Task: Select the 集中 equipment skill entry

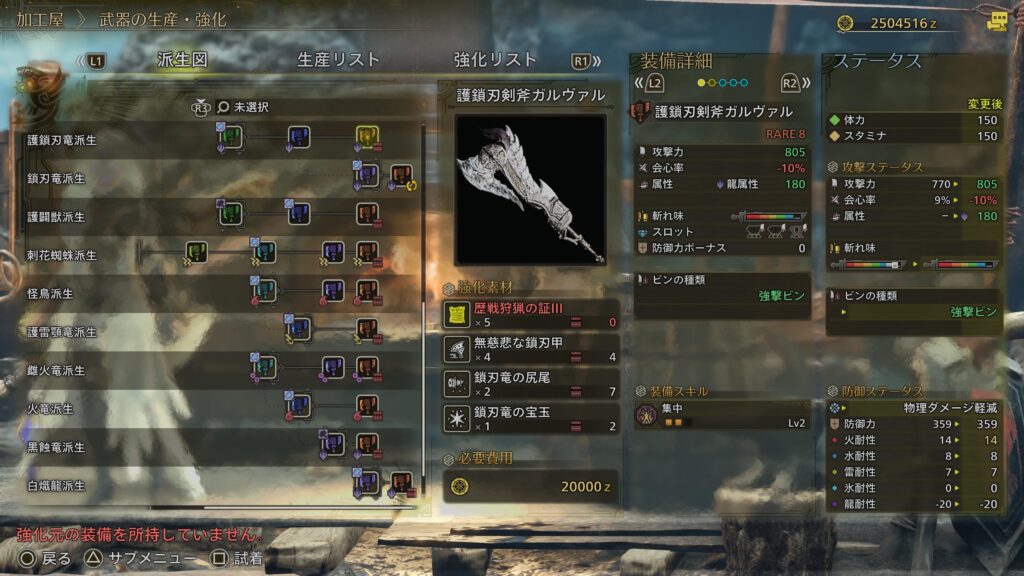Action: [x=722, y=416]
